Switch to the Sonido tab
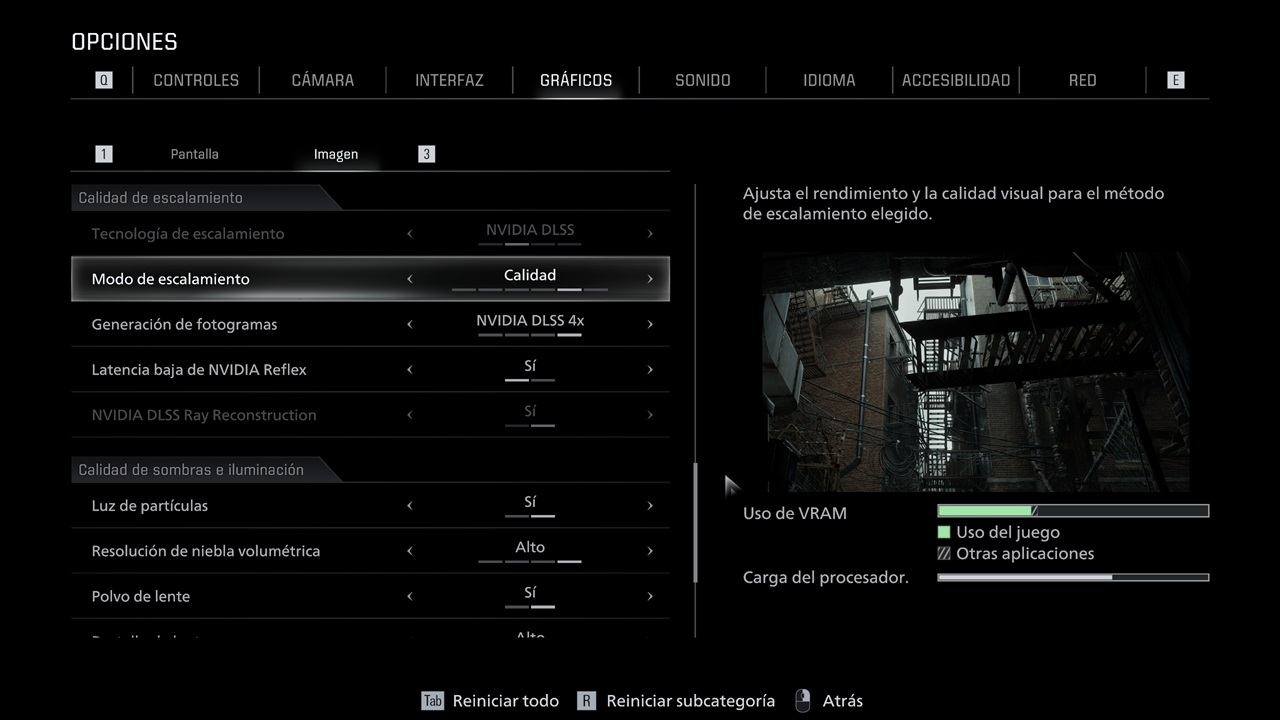 tap(702, 79)
